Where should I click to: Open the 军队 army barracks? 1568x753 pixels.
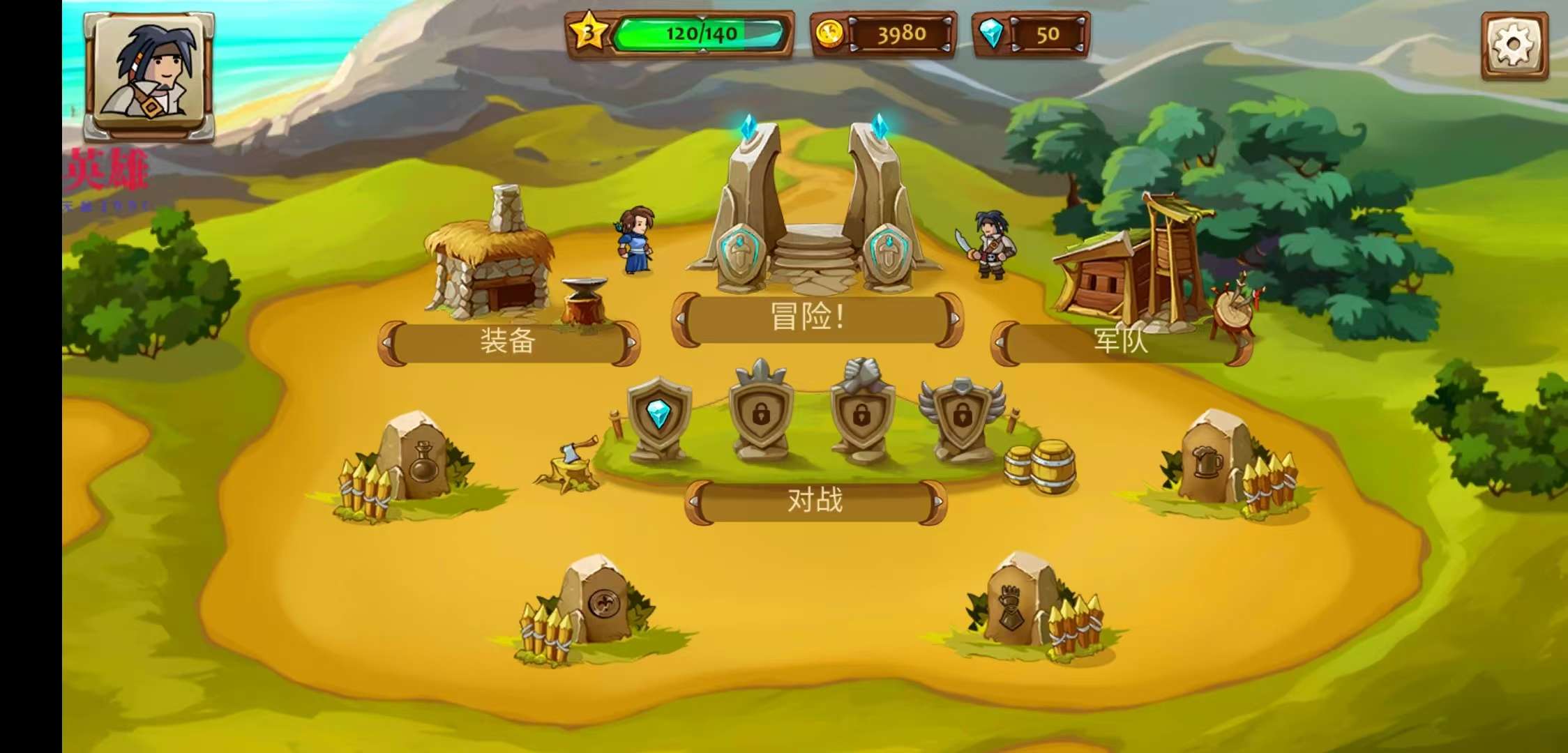1120,342
